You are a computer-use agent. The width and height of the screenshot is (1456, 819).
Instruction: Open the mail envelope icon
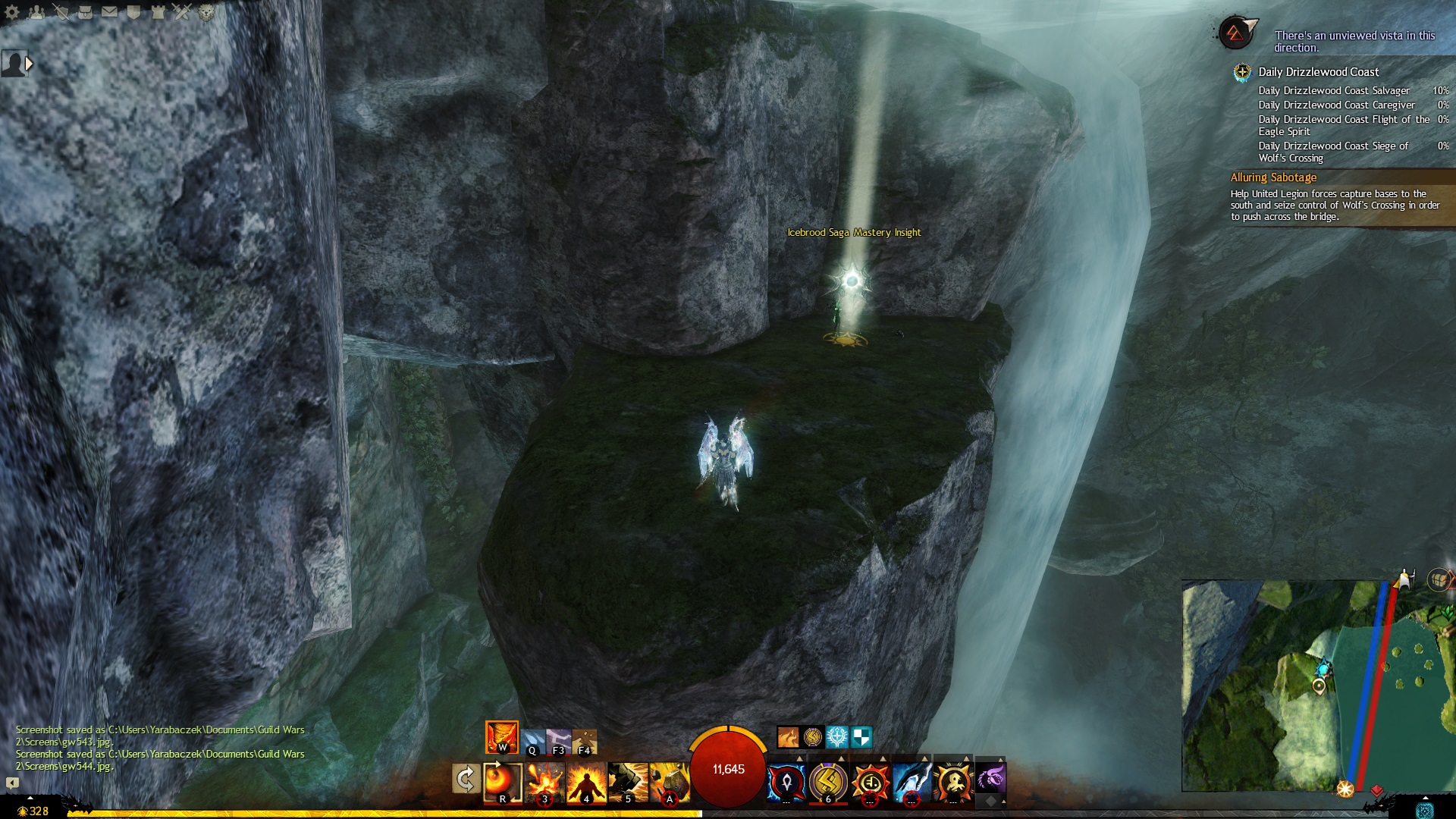tap(109, 12)
